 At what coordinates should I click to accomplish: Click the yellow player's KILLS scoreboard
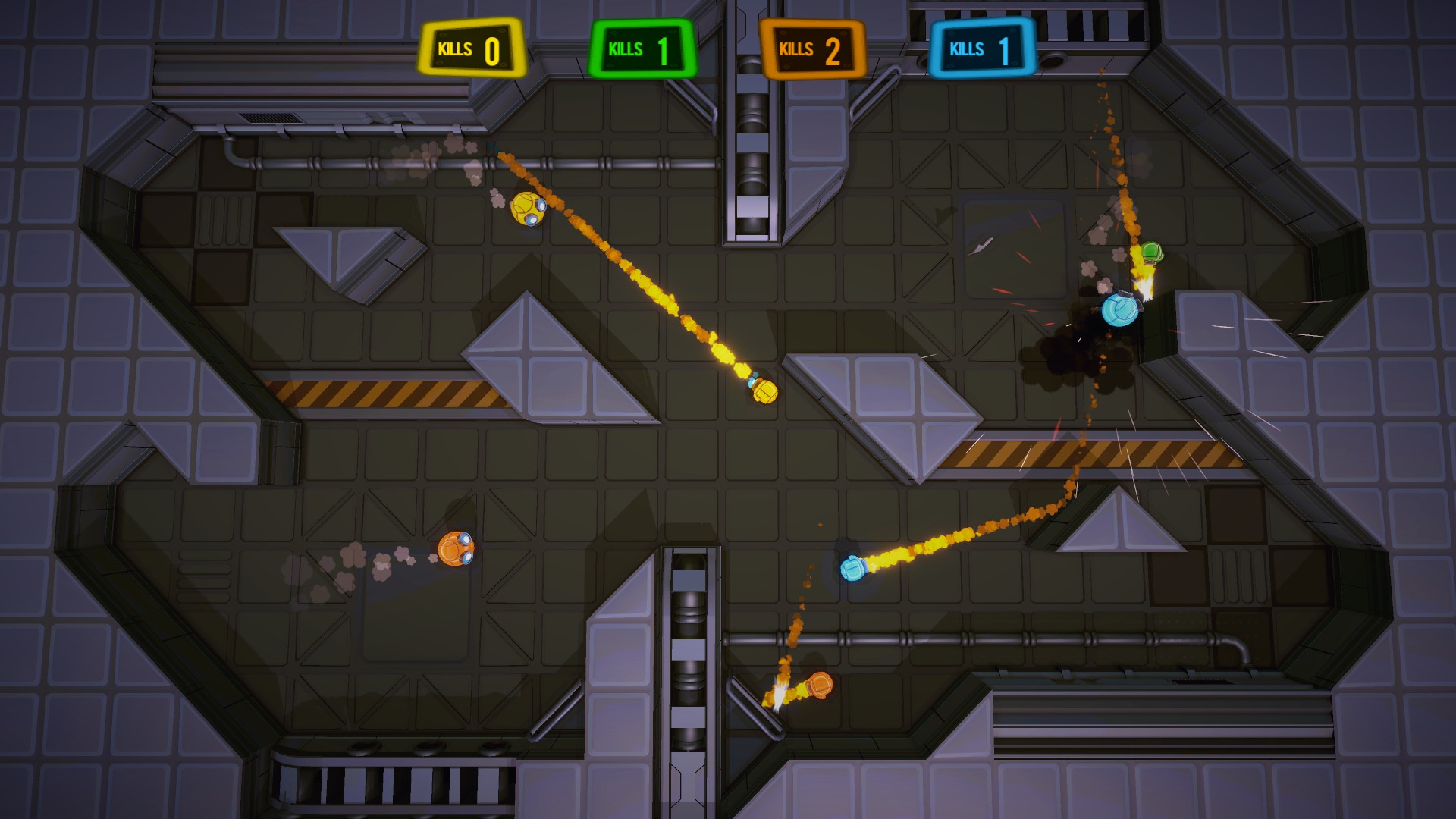pos(471,47)
